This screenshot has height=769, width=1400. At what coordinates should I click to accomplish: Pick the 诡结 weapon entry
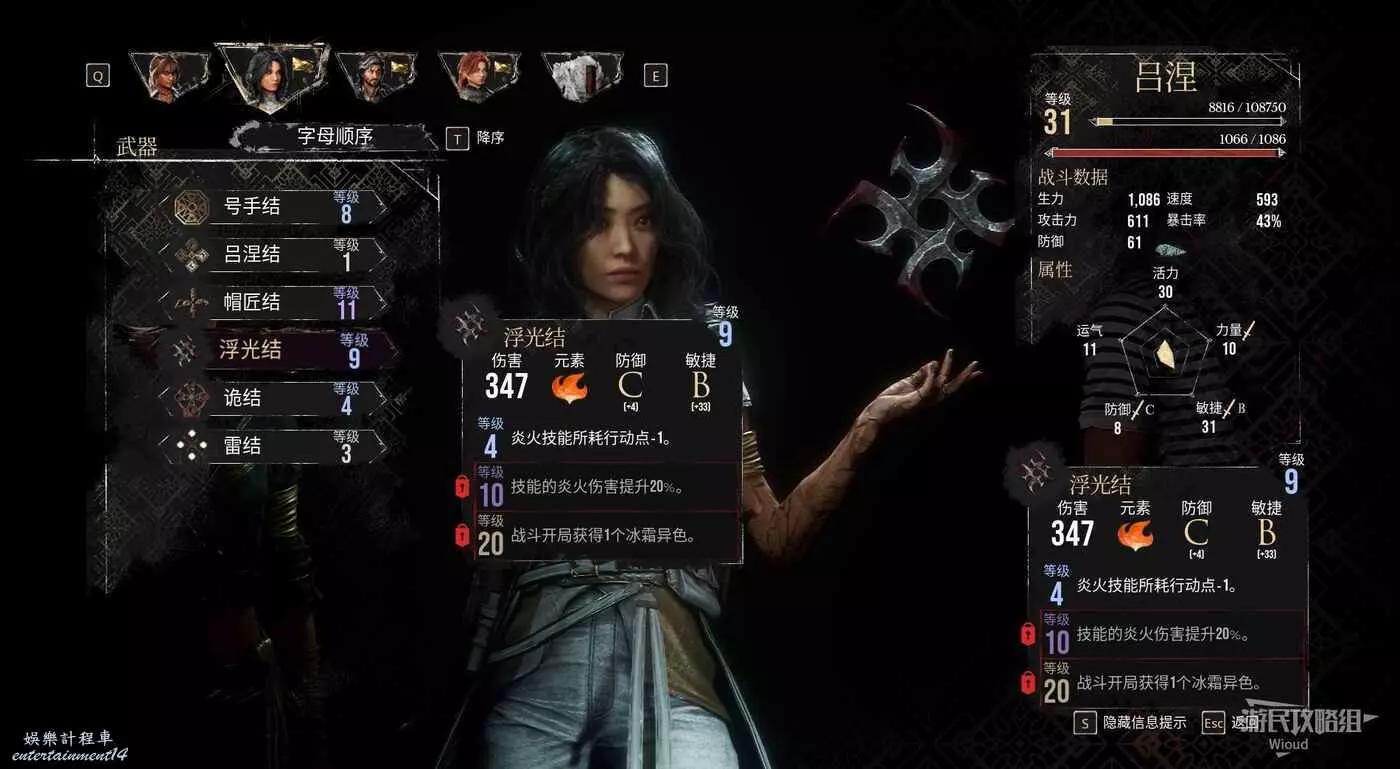pos(272,398)
